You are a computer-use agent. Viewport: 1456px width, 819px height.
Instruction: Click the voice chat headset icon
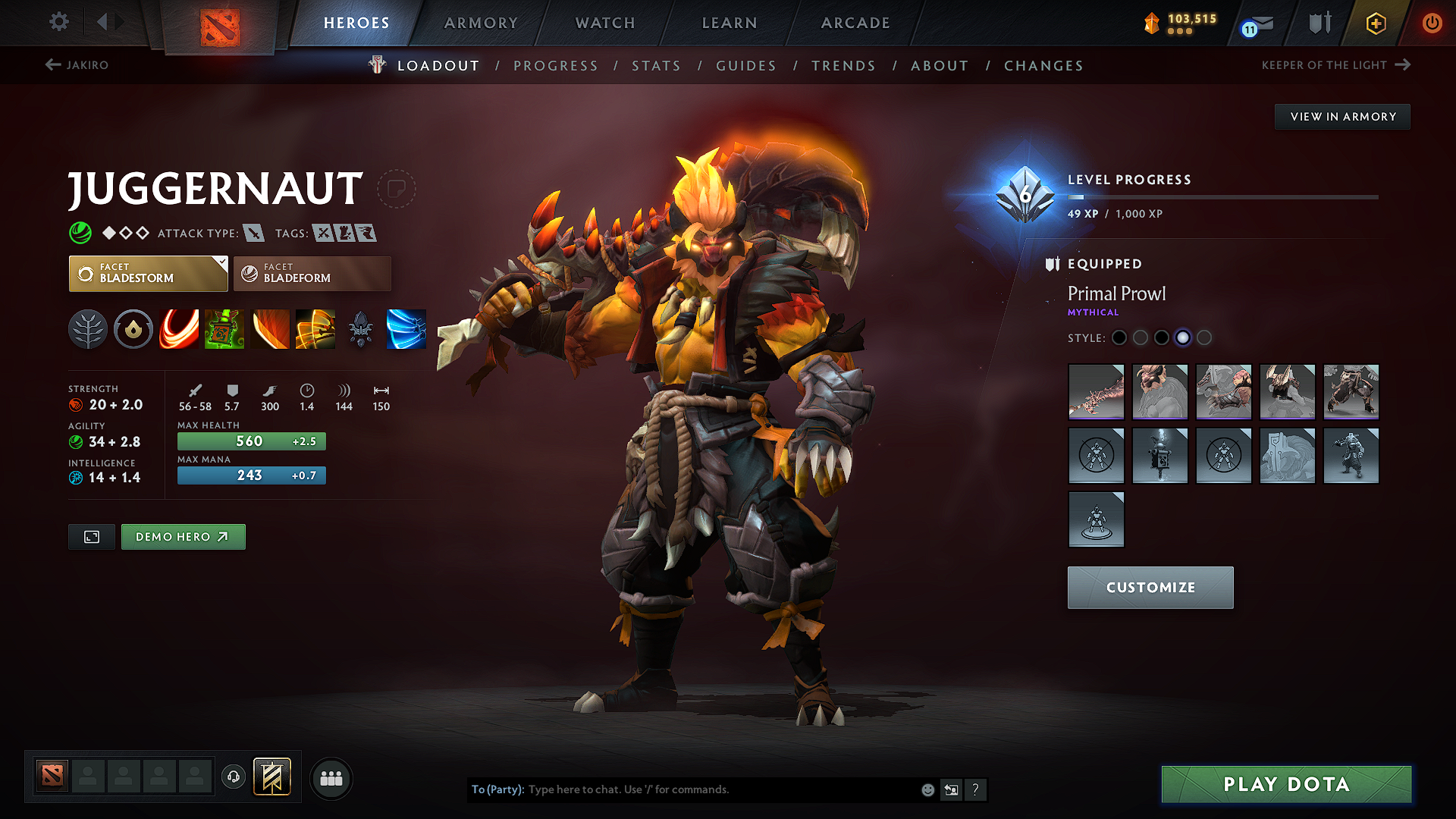click(x=233, y=777)
